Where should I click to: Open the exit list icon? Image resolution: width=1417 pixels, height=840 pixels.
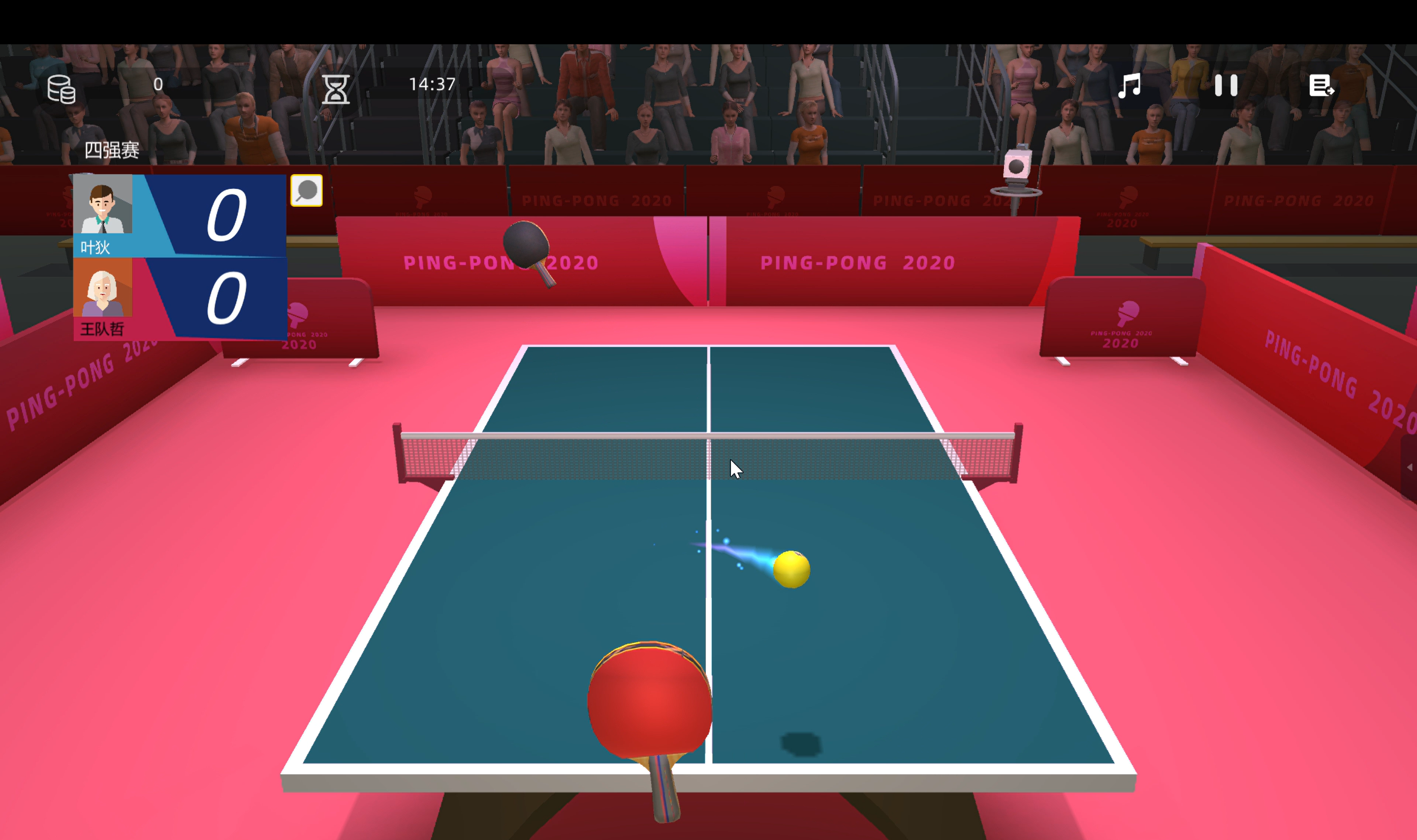pos(1322,87)
